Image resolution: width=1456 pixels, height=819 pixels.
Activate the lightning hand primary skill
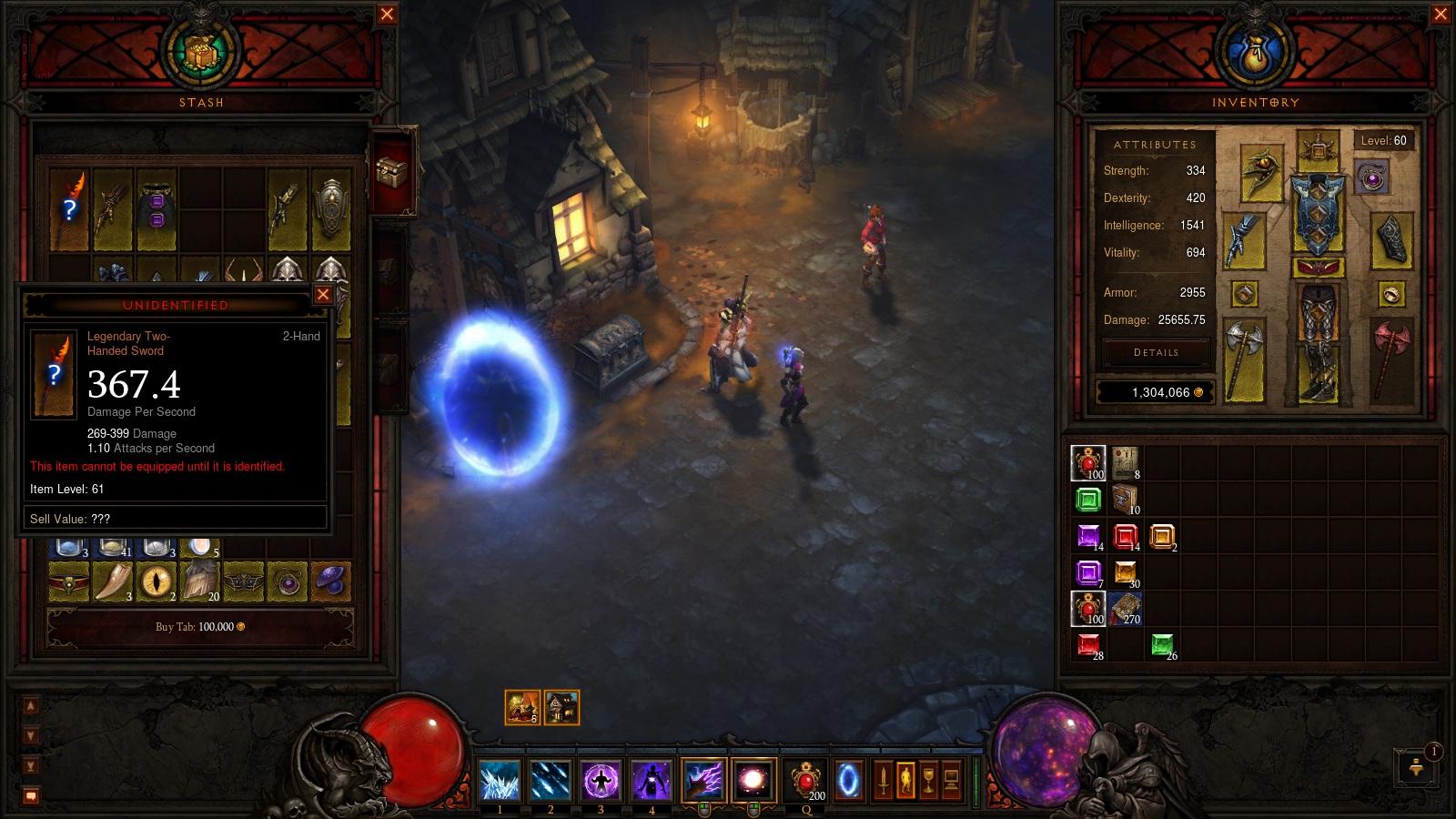[x=703, y=780]
